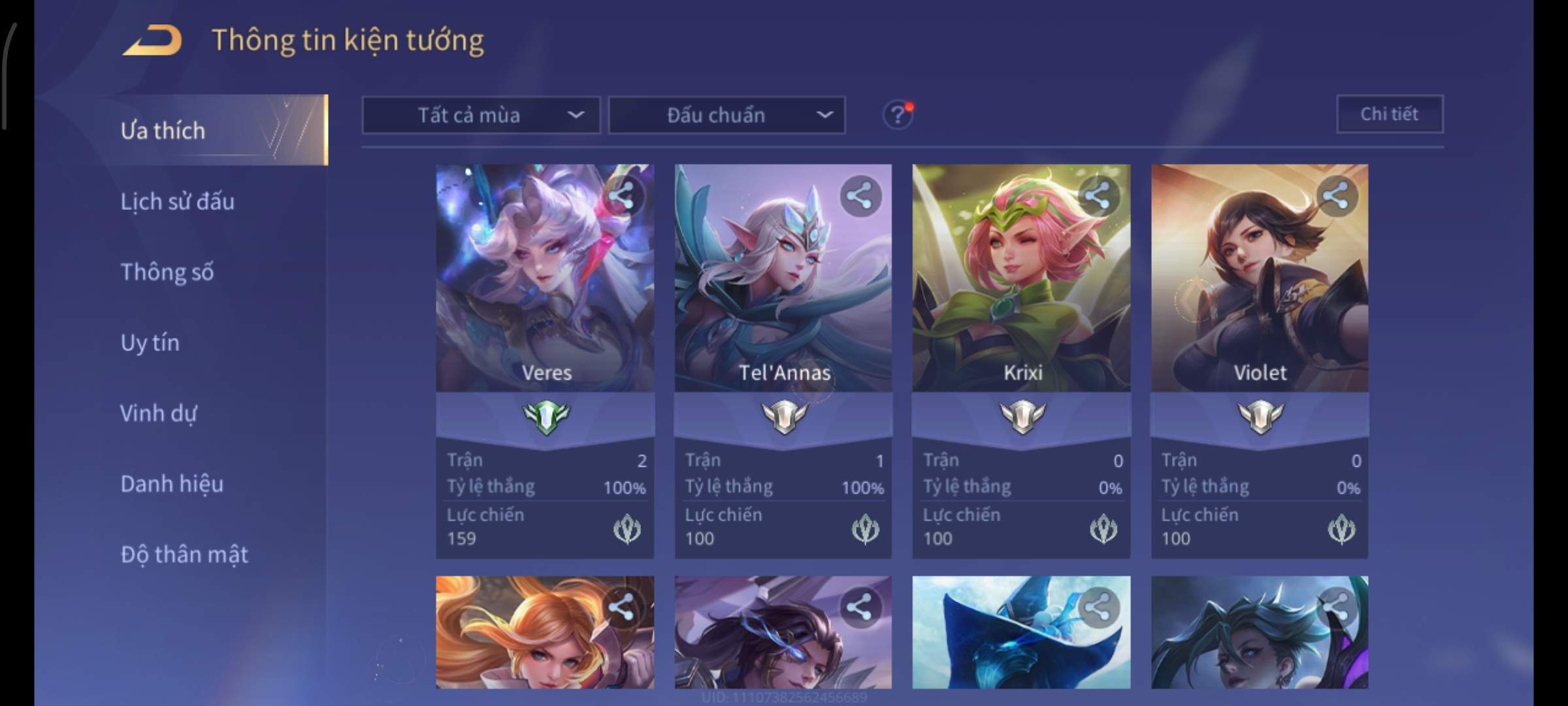
Task: Go back using the golden arrow
Action: tap(152, 41)
